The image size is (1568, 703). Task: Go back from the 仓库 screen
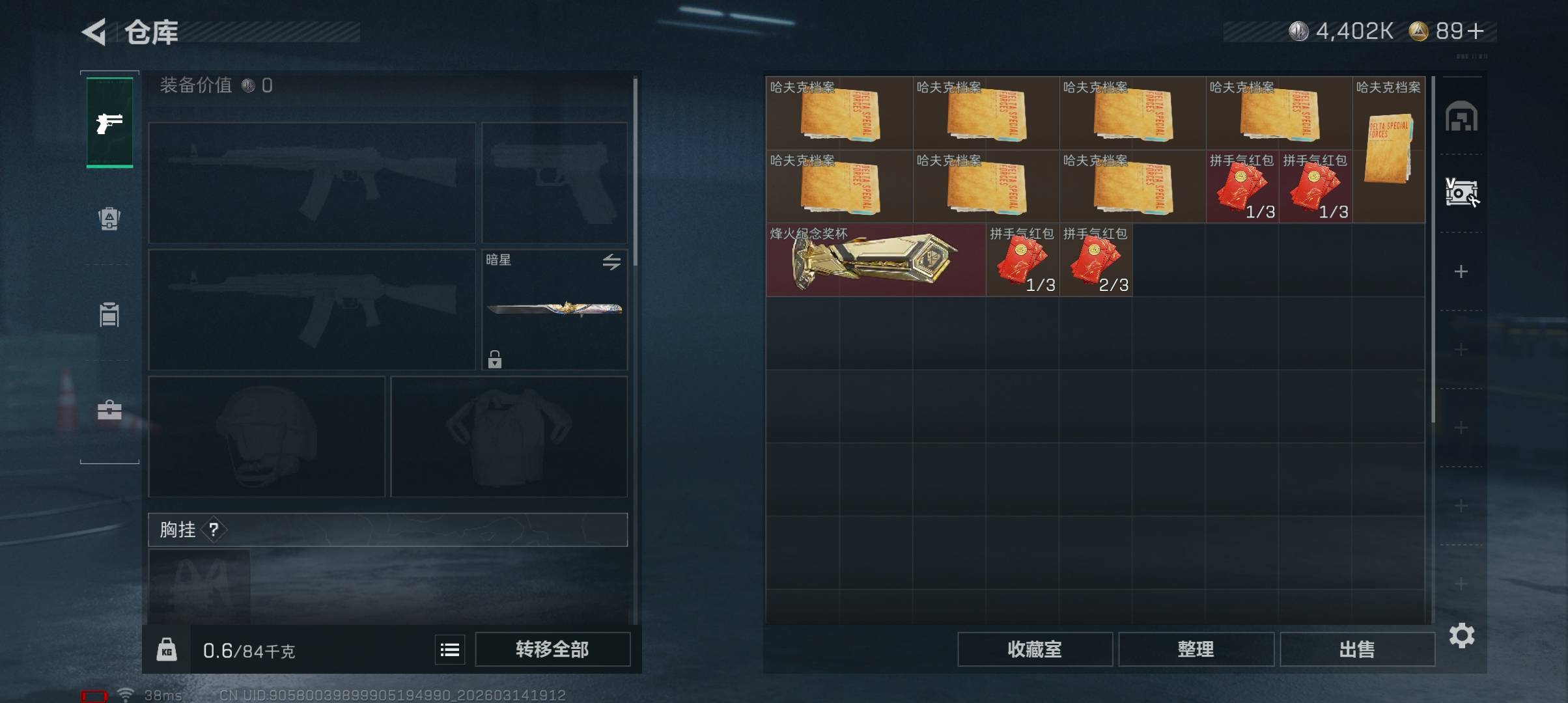tap(95, 32)
